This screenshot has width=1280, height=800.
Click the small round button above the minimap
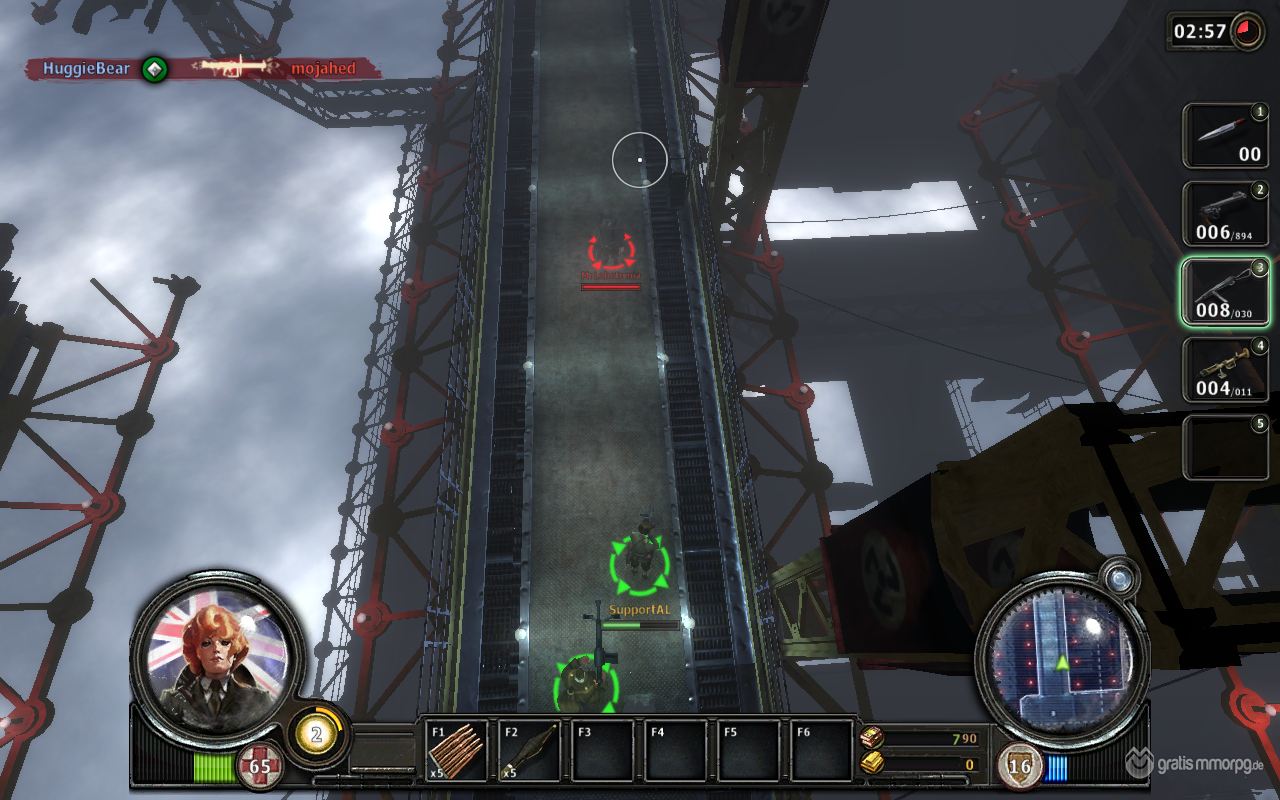(x=1118, y=578)
